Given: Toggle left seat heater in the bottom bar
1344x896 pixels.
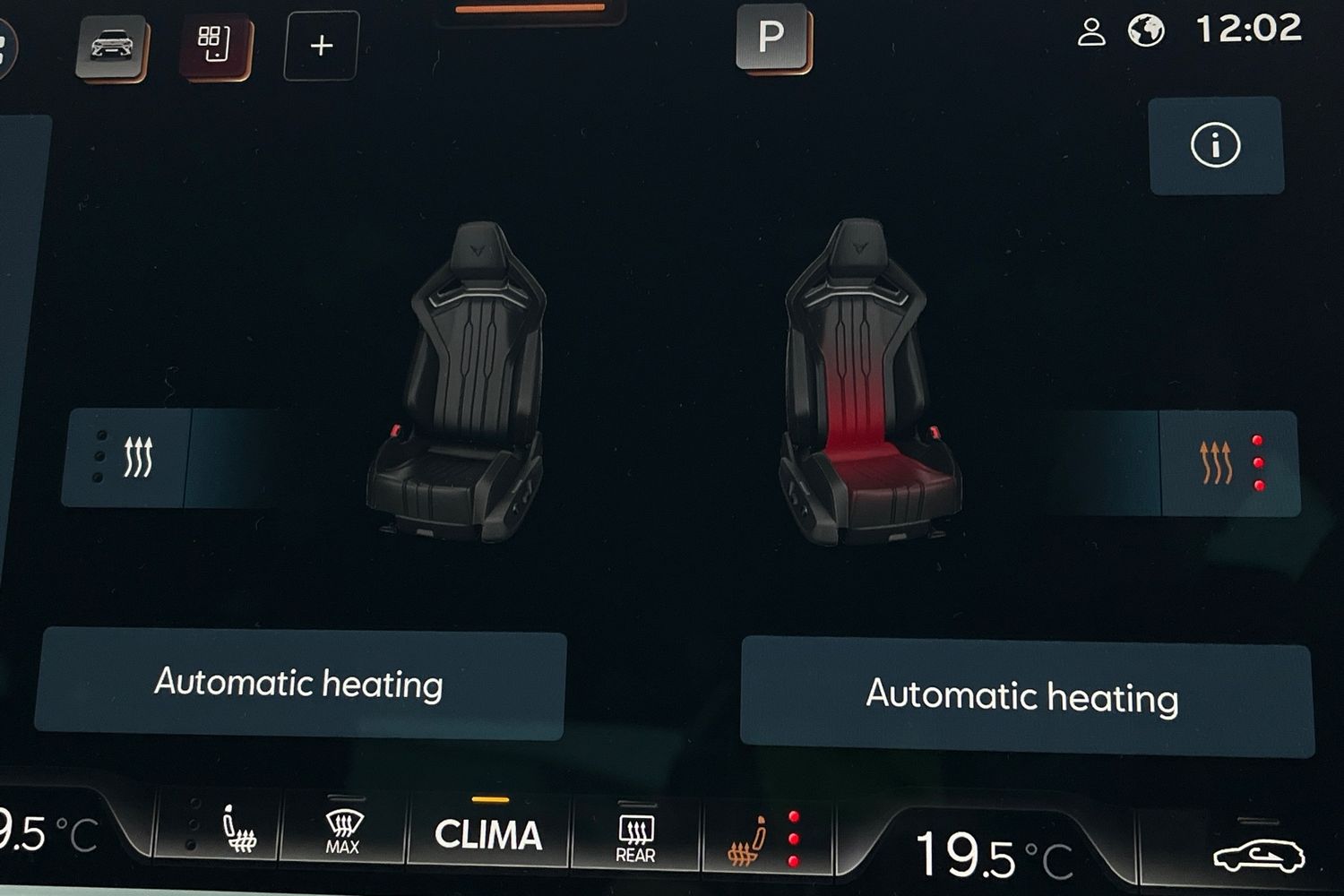Looking at the screenshot, I should coord(224,831).
